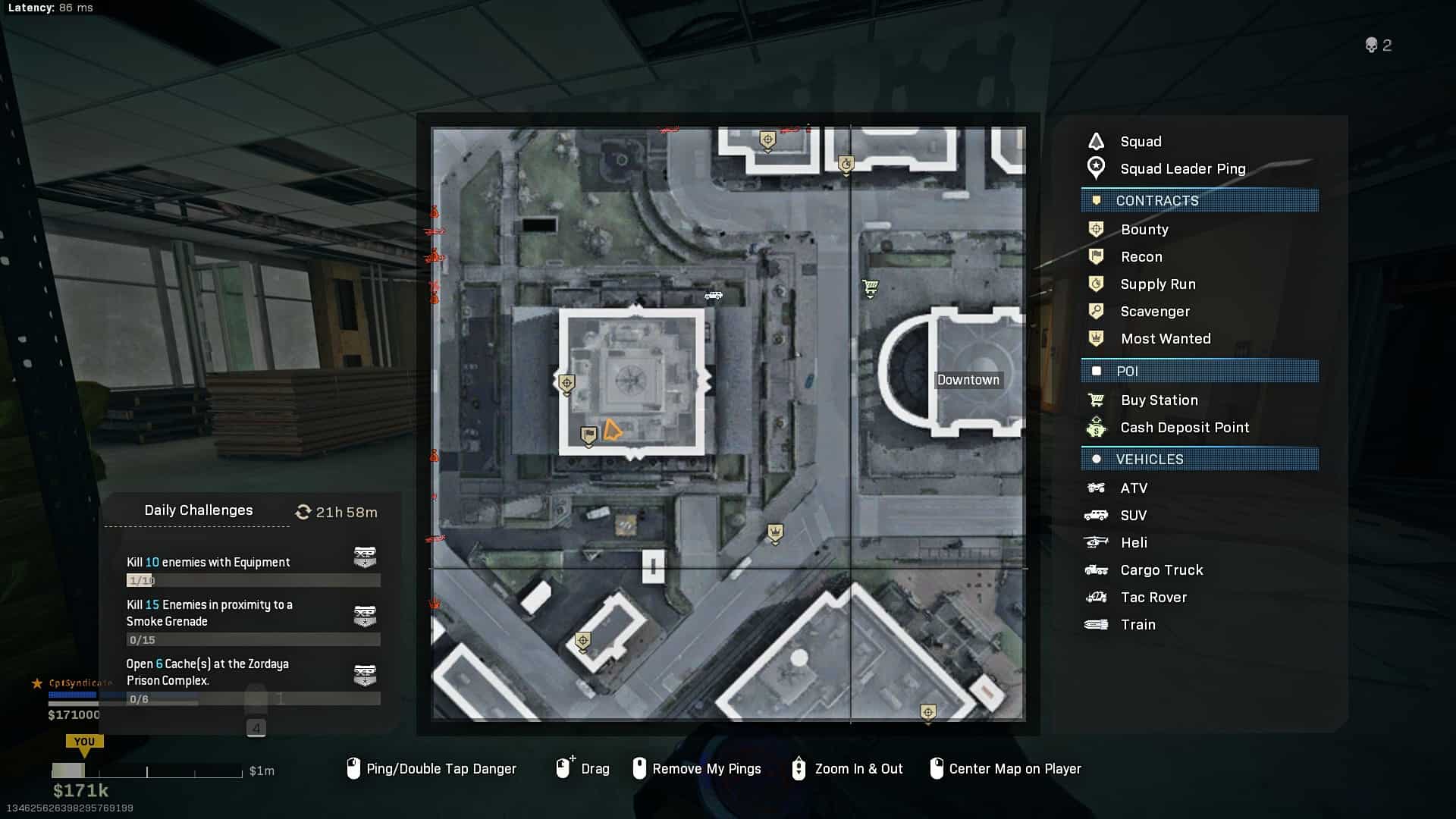Click the Supply Run legend entry

pos(1157,284)
